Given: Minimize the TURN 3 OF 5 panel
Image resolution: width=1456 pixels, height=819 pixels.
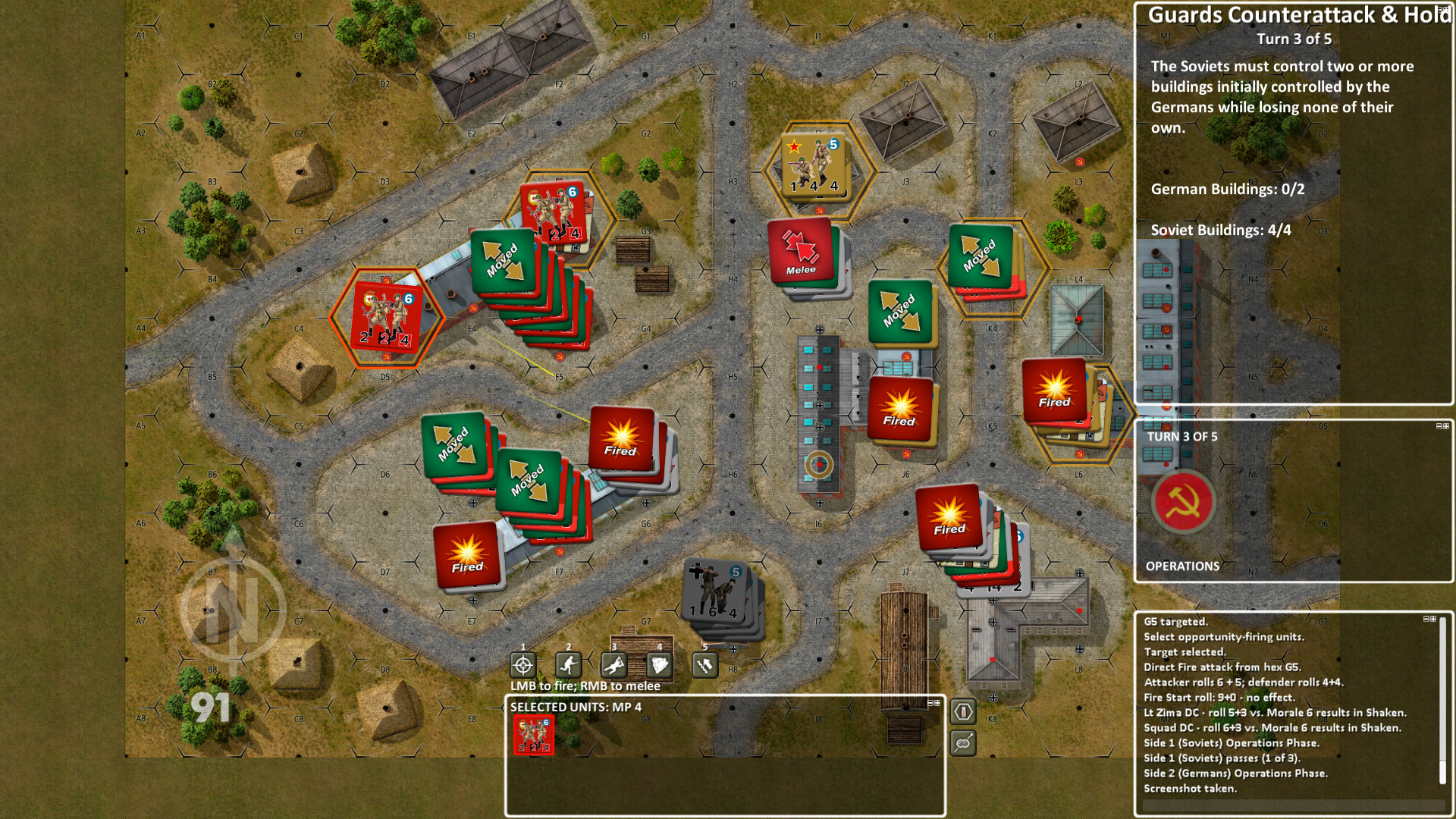Looking at the screenshot, I should 1439,426.
